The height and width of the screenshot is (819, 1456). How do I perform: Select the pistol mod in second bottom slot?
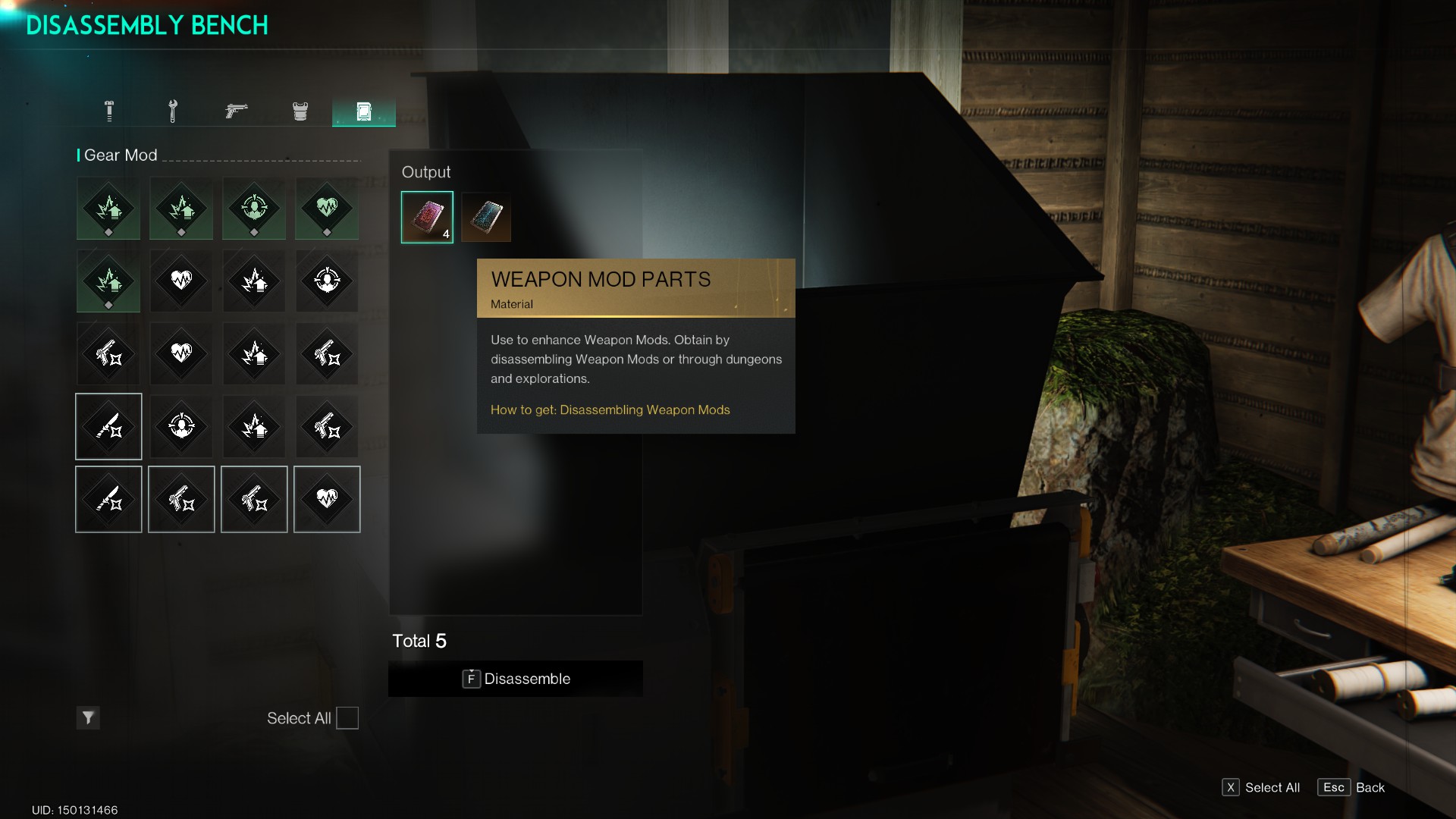(181, 499)
